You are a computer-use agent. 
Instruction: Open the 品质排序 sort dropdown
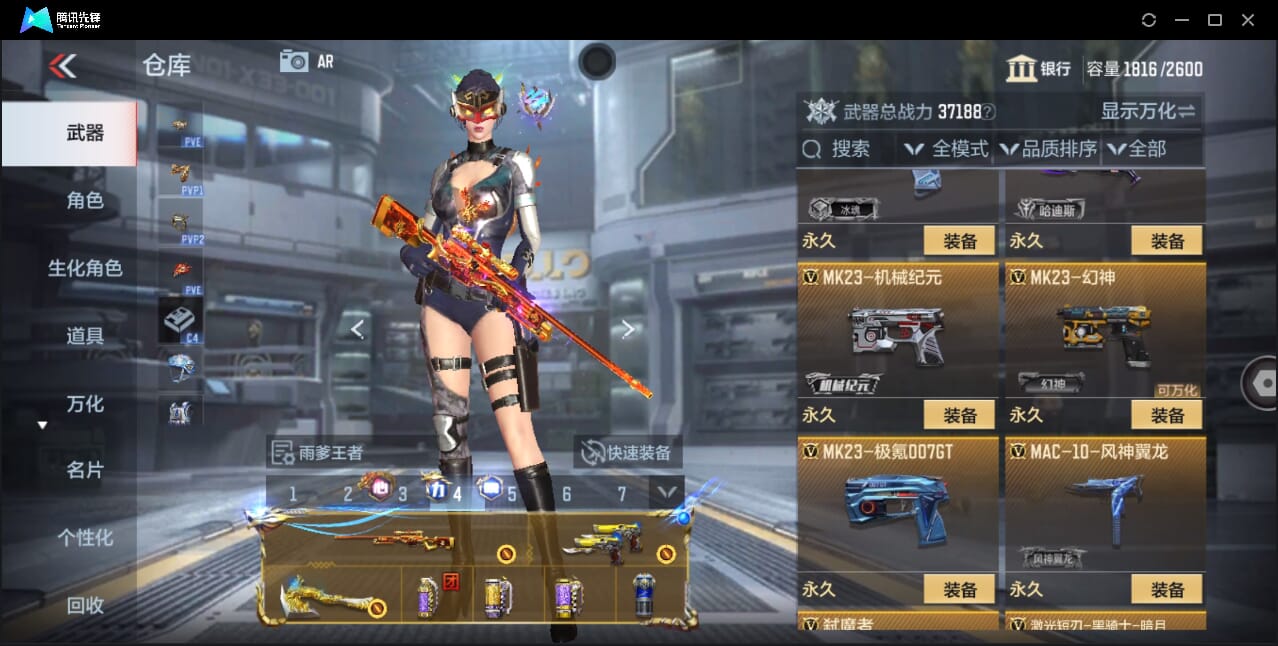[x=1048, y=149]
